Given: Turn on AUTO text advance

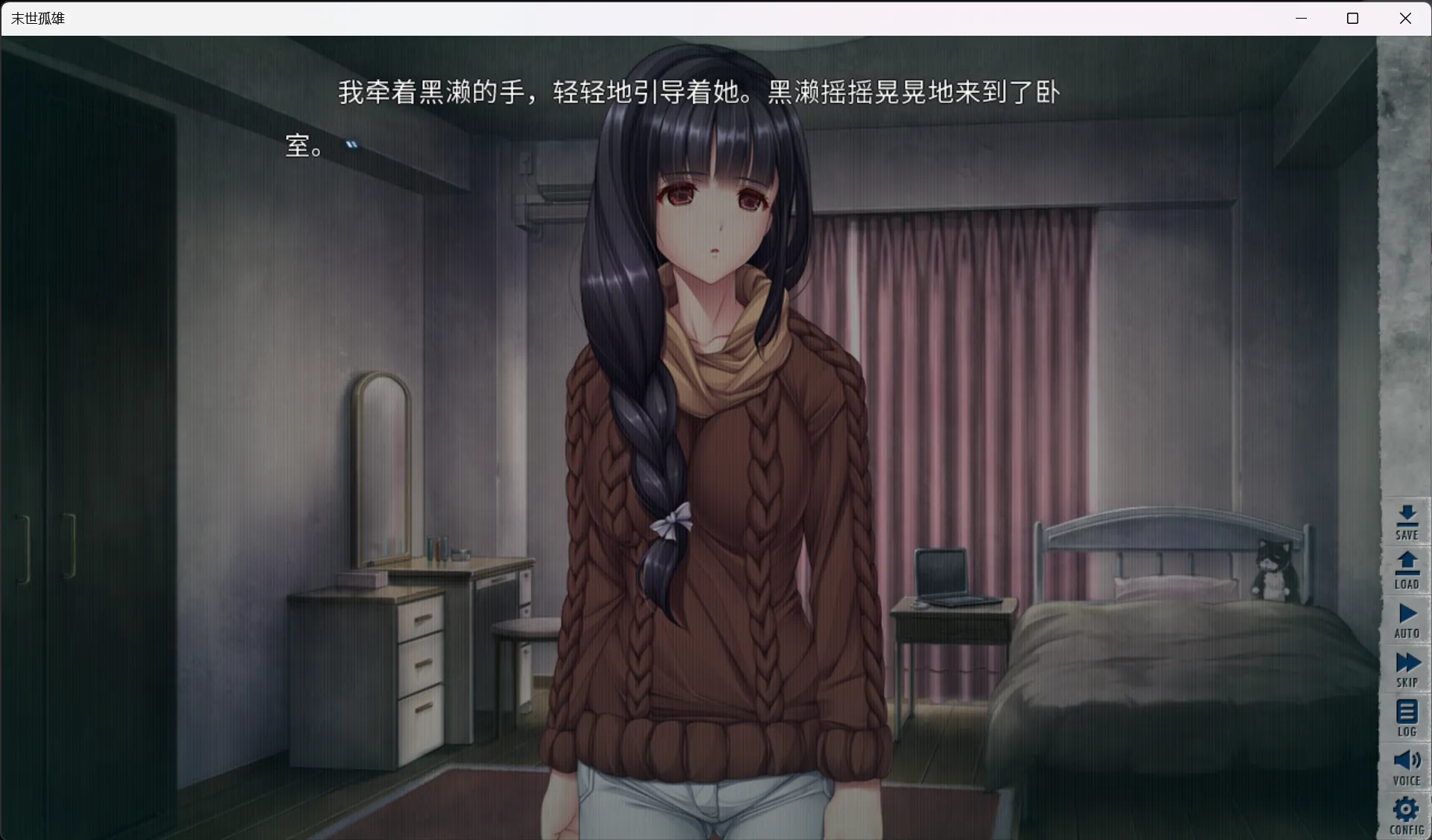Looking at the screenshot, I should (x=1406, y=620).
